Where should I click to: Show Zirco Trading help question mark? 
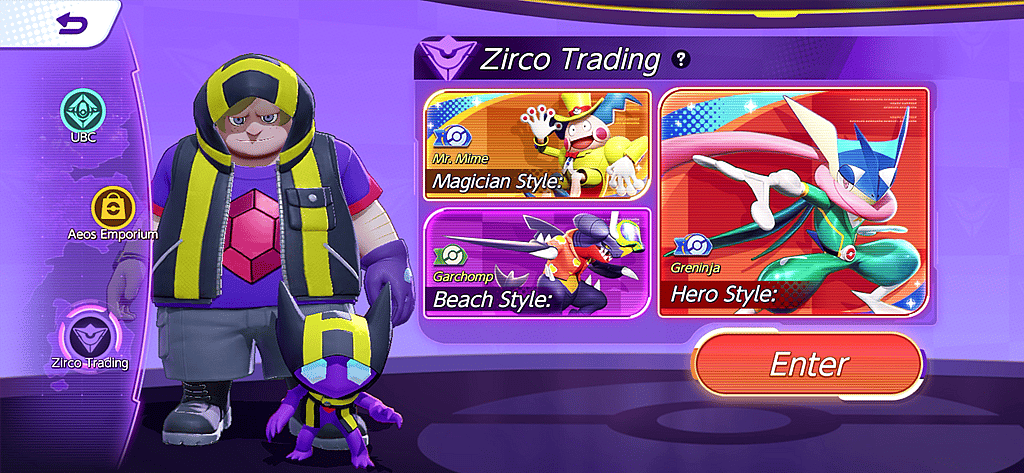pos(682,59)
